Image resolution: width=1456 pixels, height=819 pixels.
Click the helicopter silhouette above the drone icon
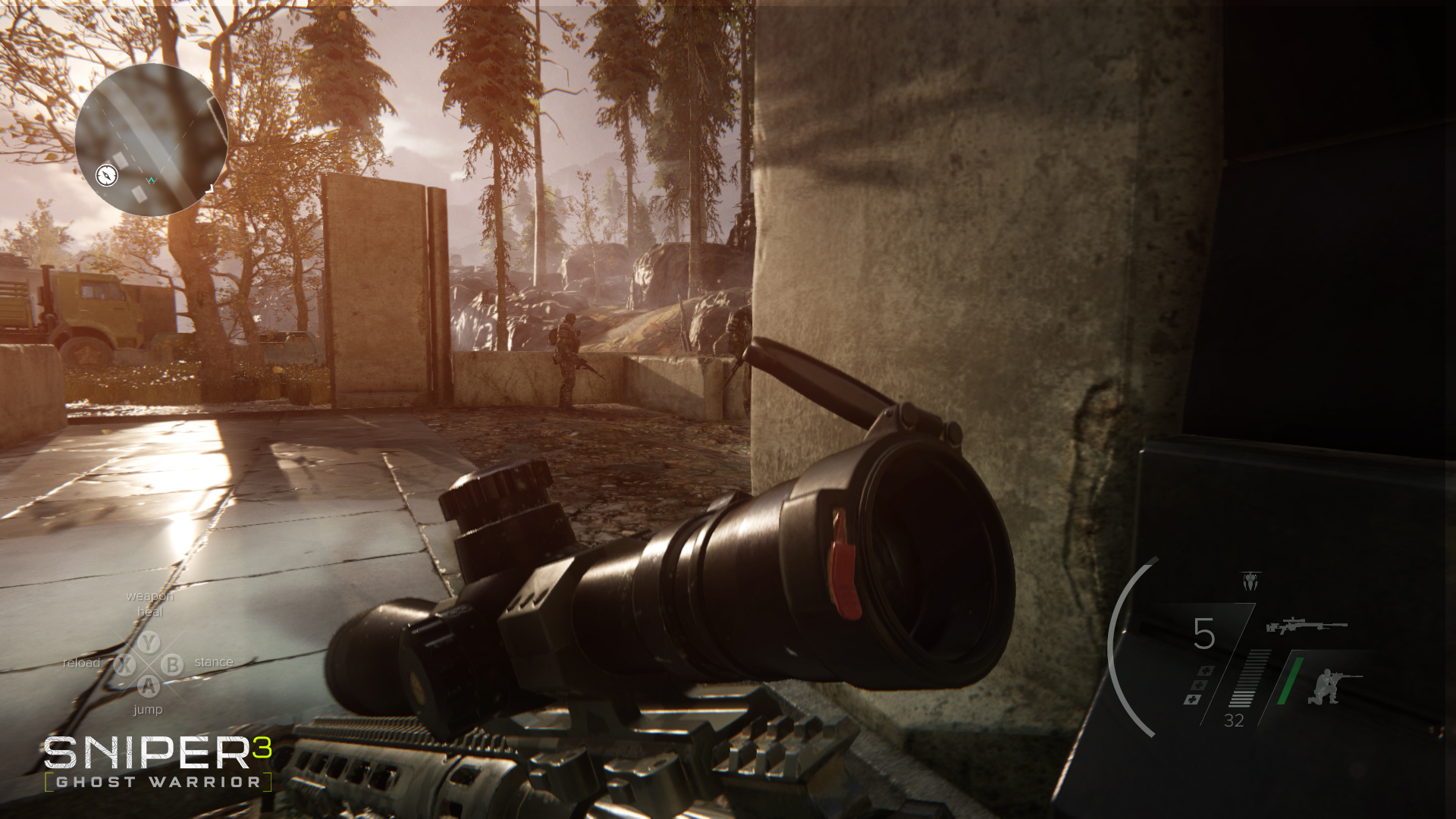click(1250, 572)
